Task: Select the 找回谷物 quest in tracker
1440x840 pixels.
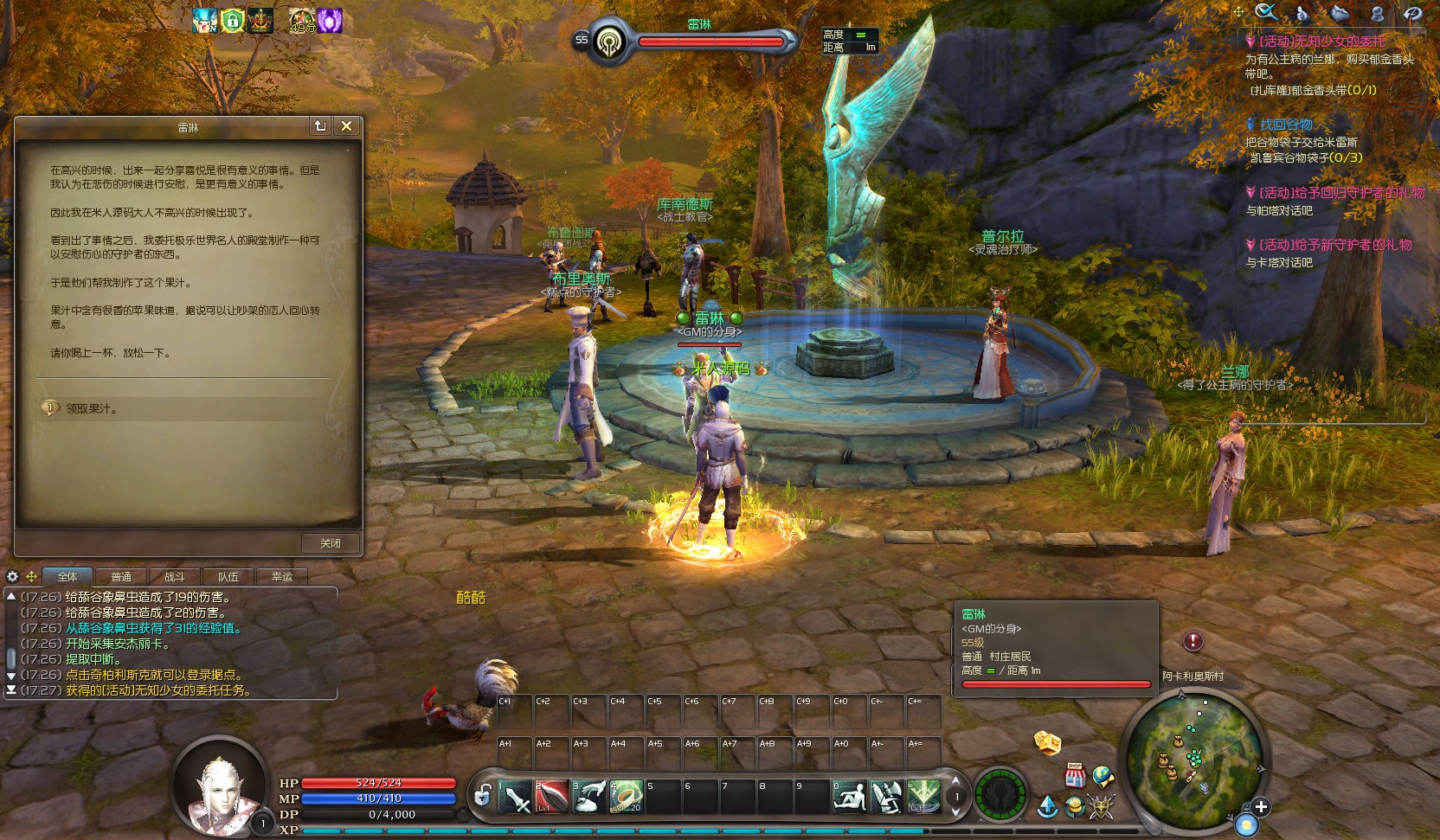Action: click(x=1286, y=125)
